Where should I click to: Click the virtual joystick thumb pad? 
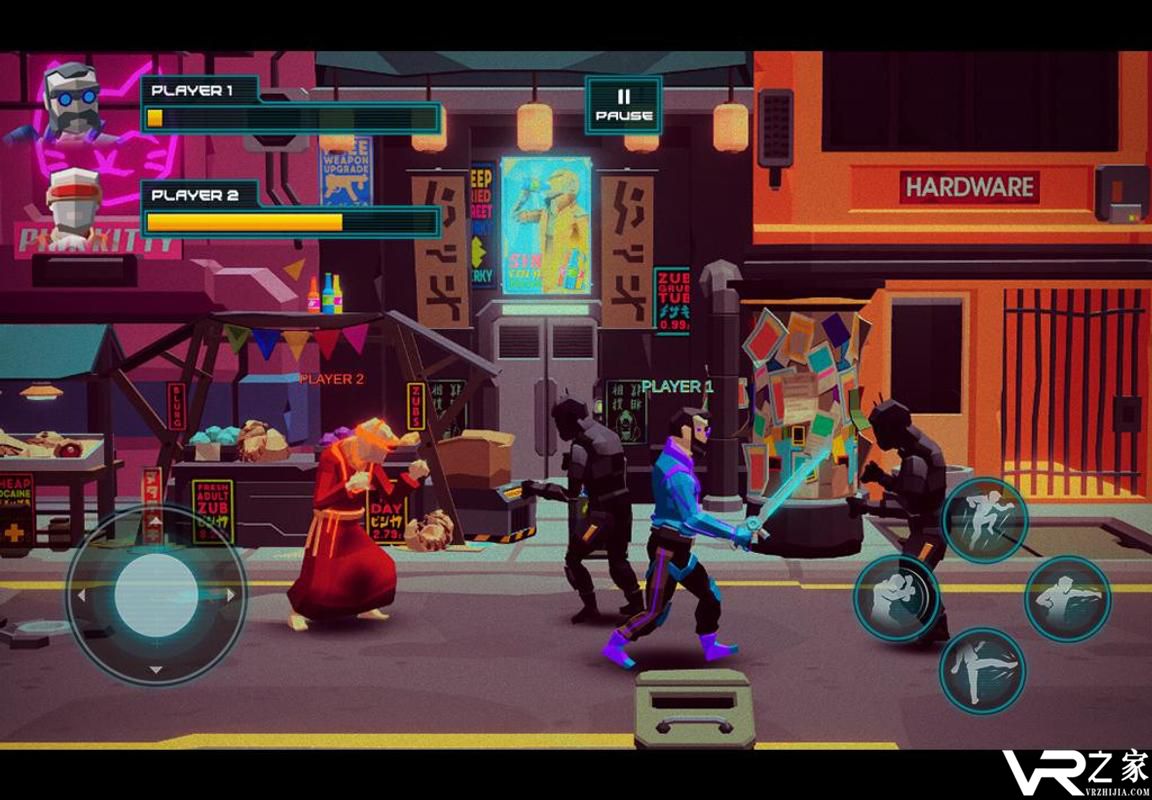[x=156, y=595]
